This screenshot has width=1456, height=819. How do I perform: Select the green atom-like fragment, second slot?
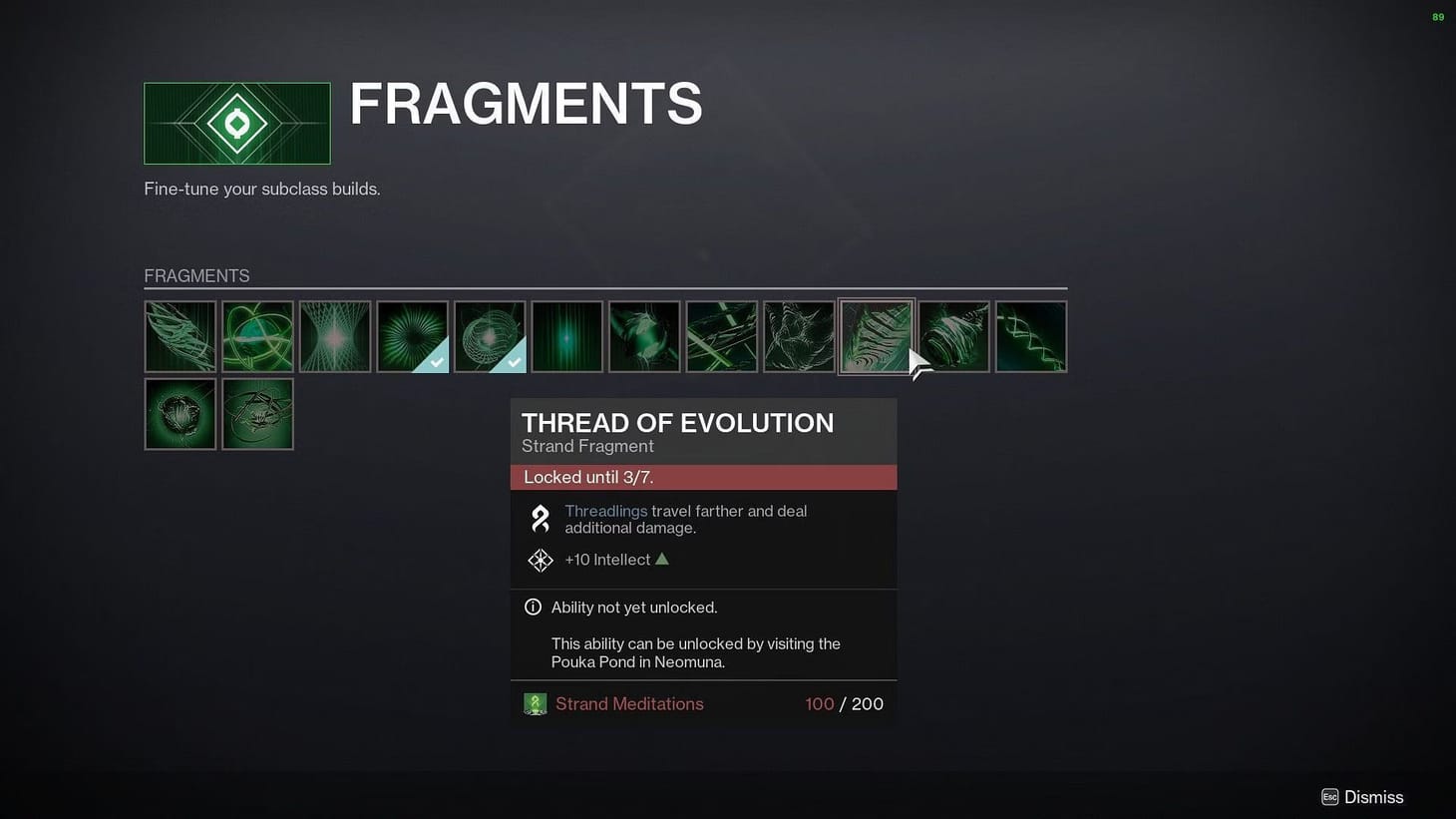pos(257,335)
